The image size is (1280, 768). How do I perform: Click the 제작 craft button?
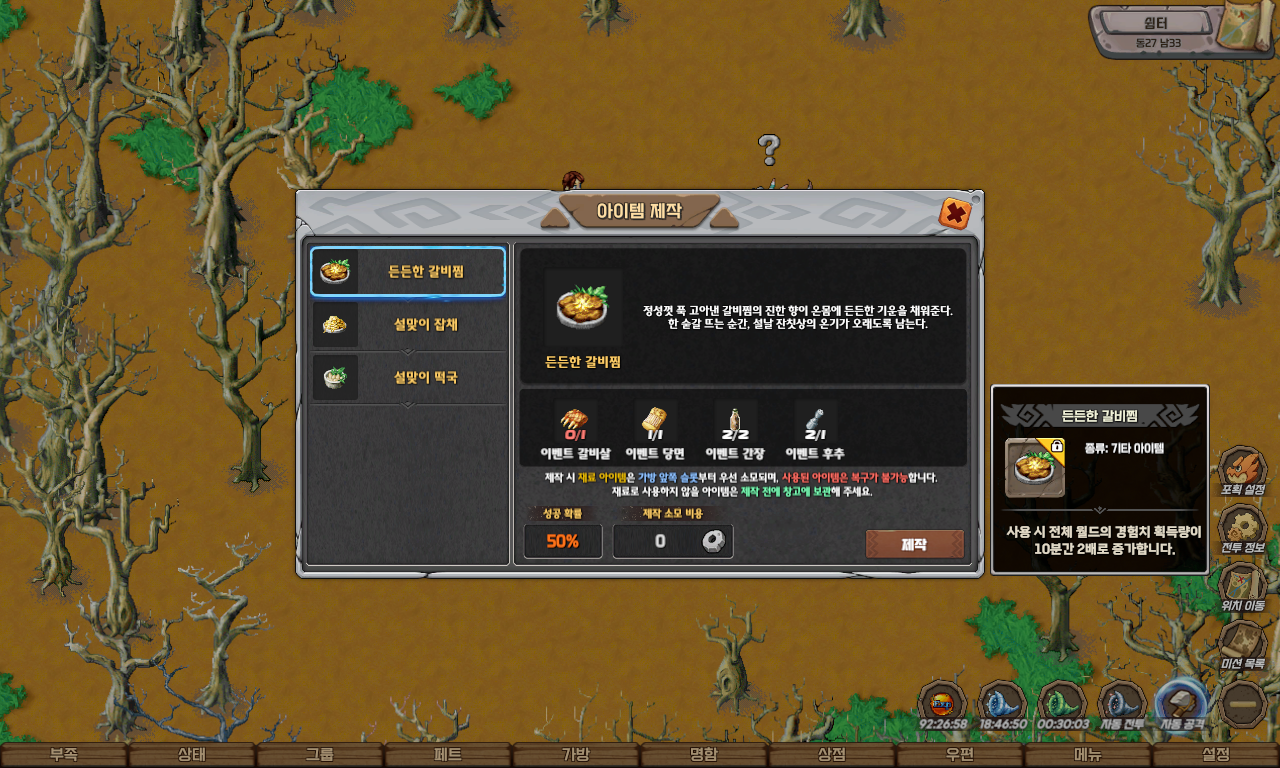[x=914, y=544]
